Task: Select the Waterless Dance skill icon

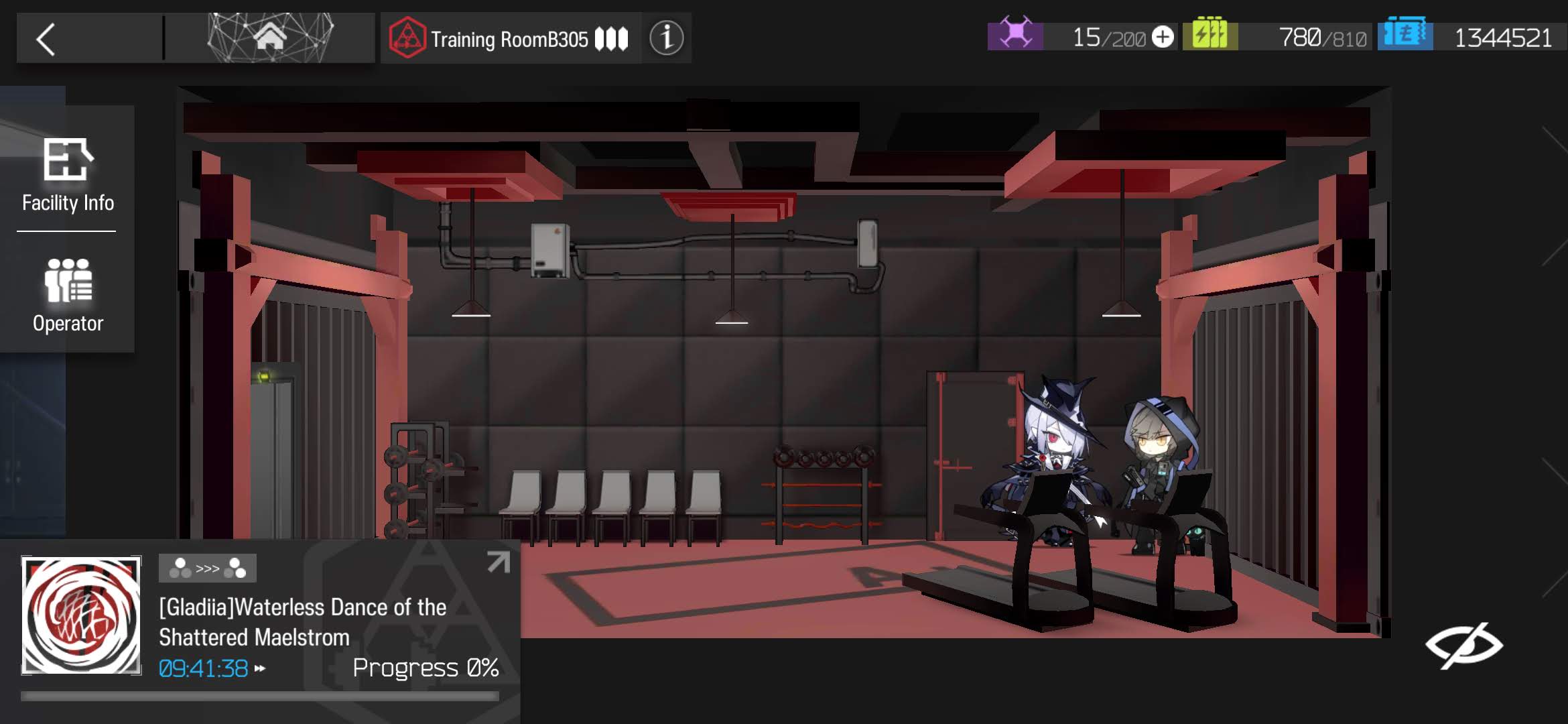Action: click(81, 615)
